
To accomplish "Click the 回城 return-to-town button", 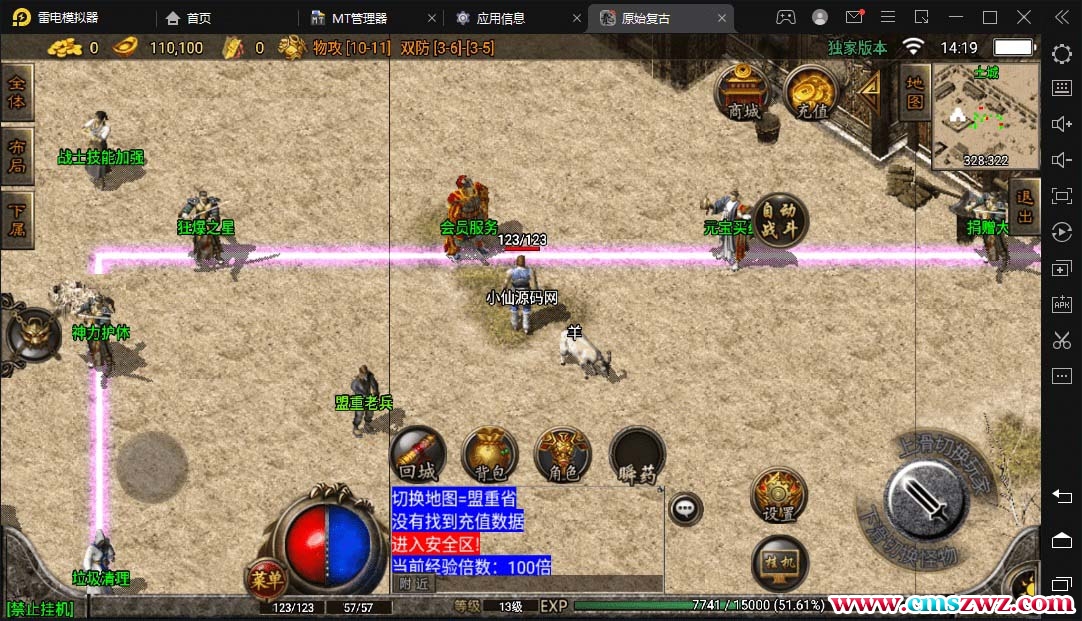I will point(417,457).
